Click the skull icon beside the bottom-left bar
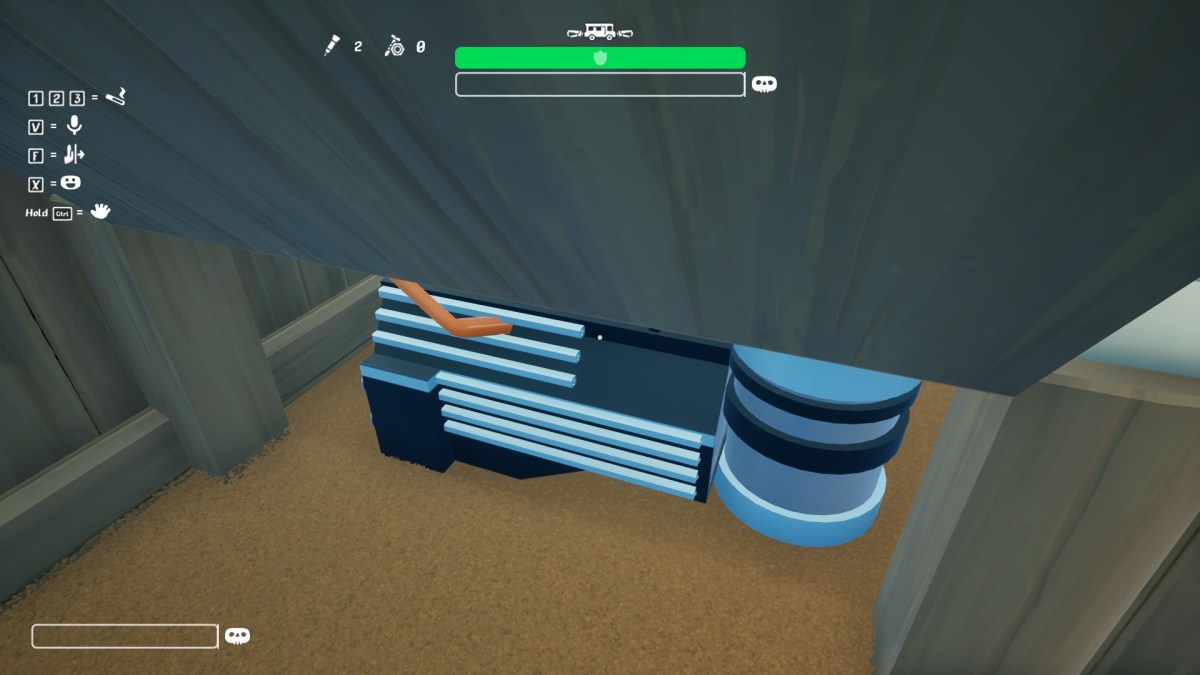Screen dimensions: 1200x675 237,636
